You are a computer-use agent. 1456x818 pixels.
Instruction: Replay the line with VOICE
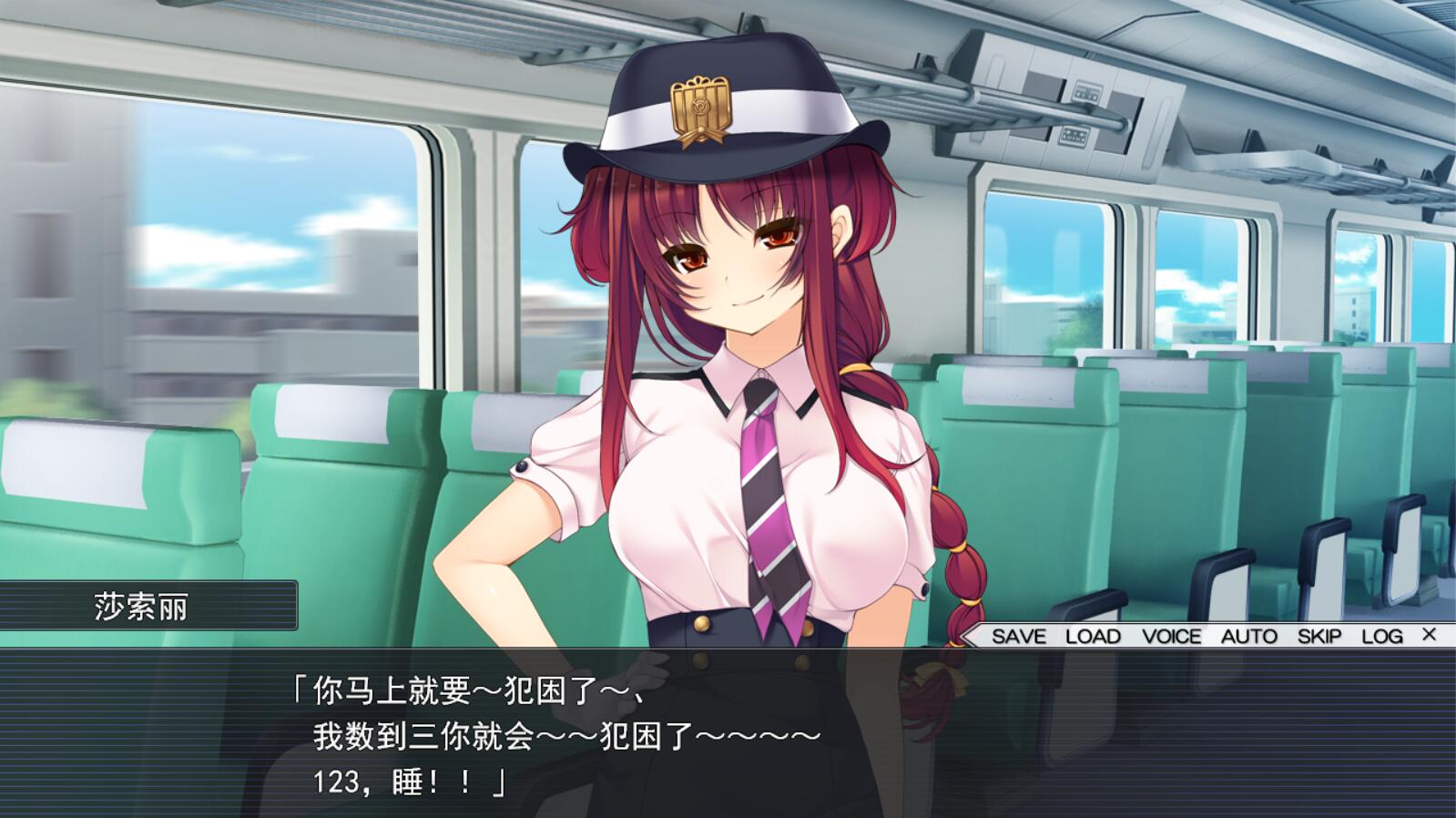point(1171,636)
